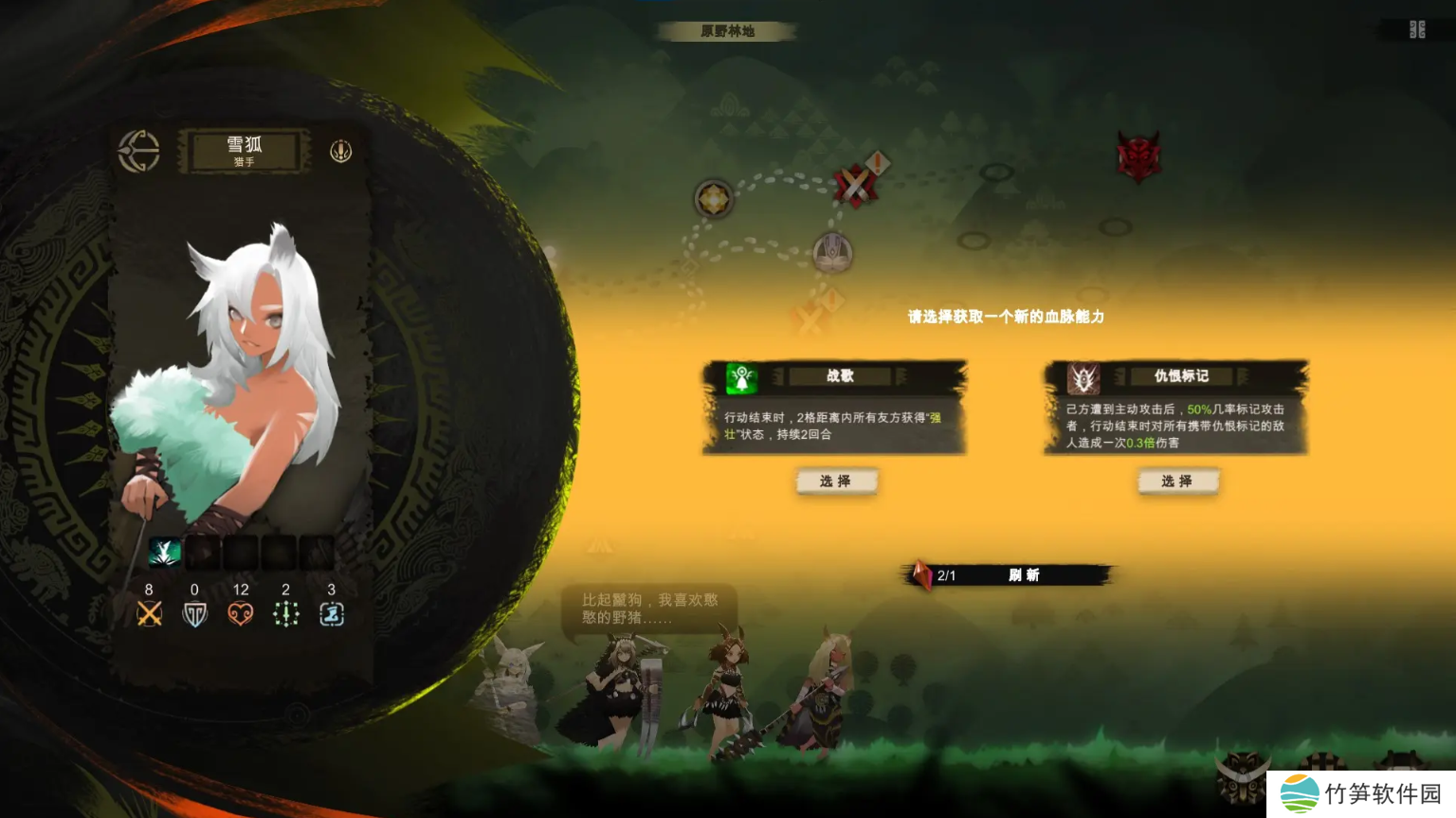Select the blue boot movement stat icon
1456x818 pixels.
331,614
